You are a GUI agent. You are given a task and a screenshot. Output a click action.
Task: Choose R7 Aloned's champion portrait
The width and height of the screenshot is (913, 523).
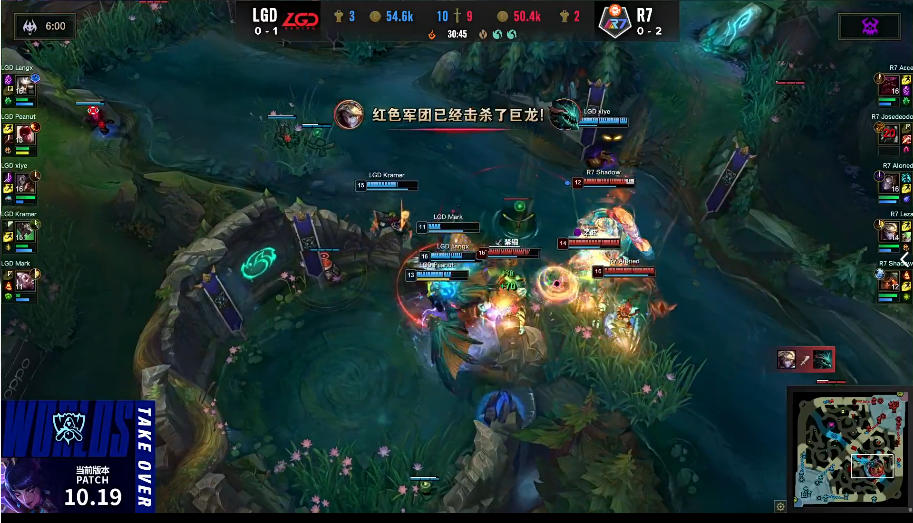pos(889,184)
